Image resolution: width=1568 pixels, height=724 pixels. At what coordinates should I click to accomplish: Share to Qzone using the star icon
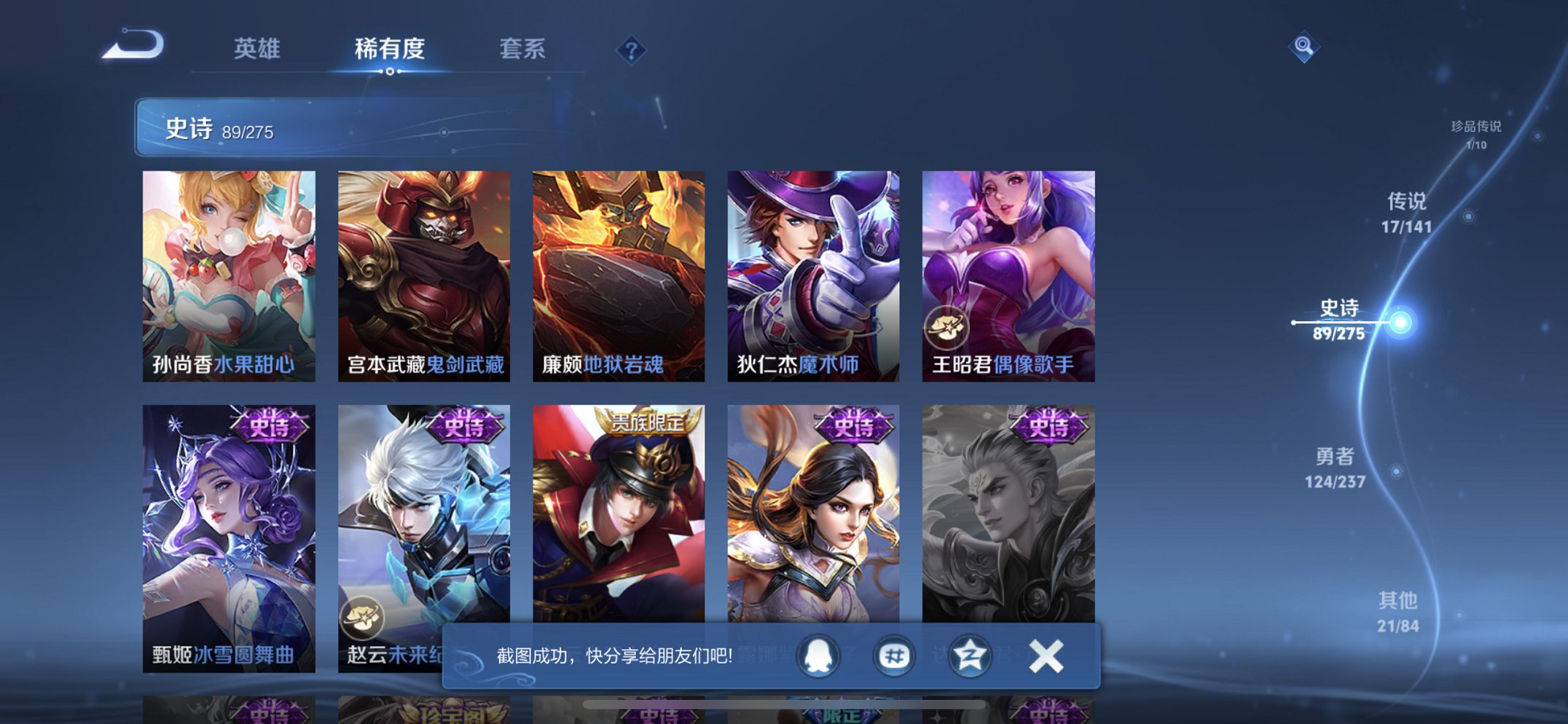(x=970, y=655)
